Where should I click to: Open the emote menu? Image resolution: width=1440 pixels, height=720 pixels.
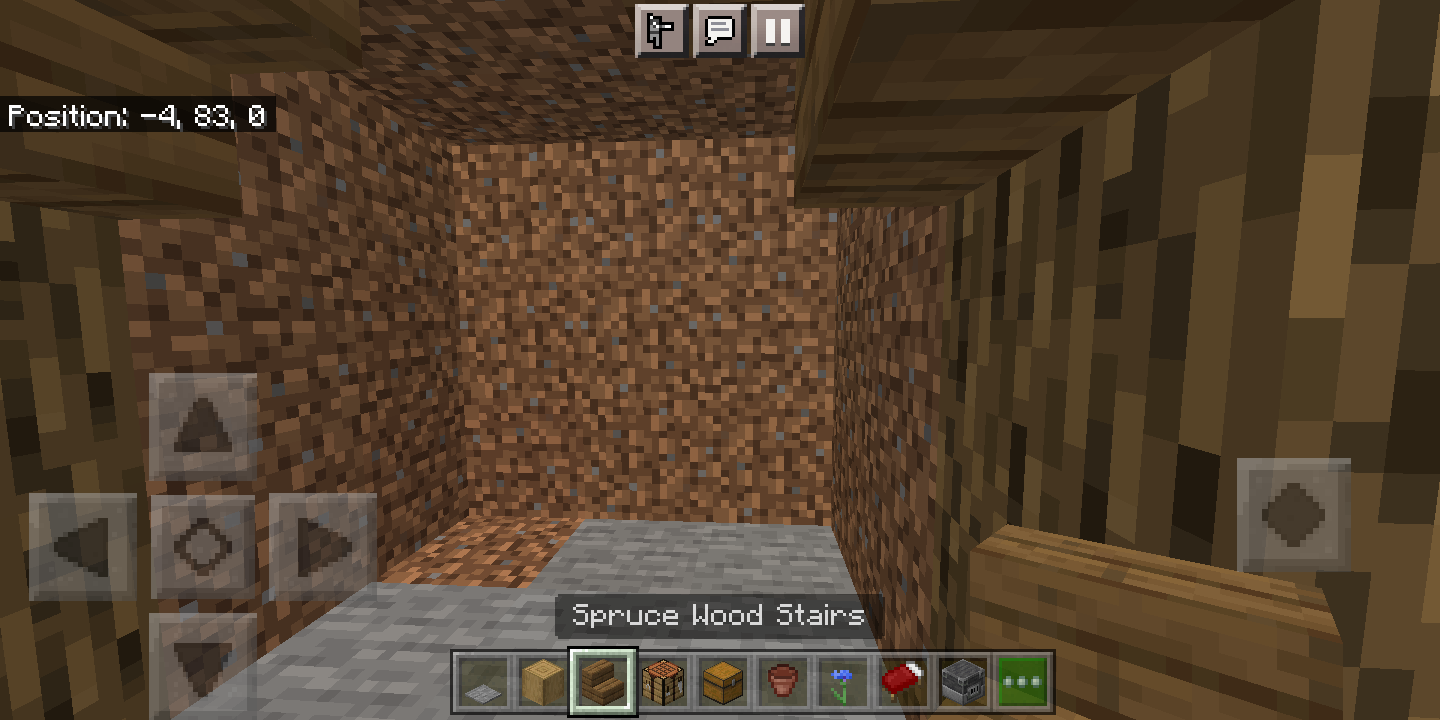[x=661, y=31]
